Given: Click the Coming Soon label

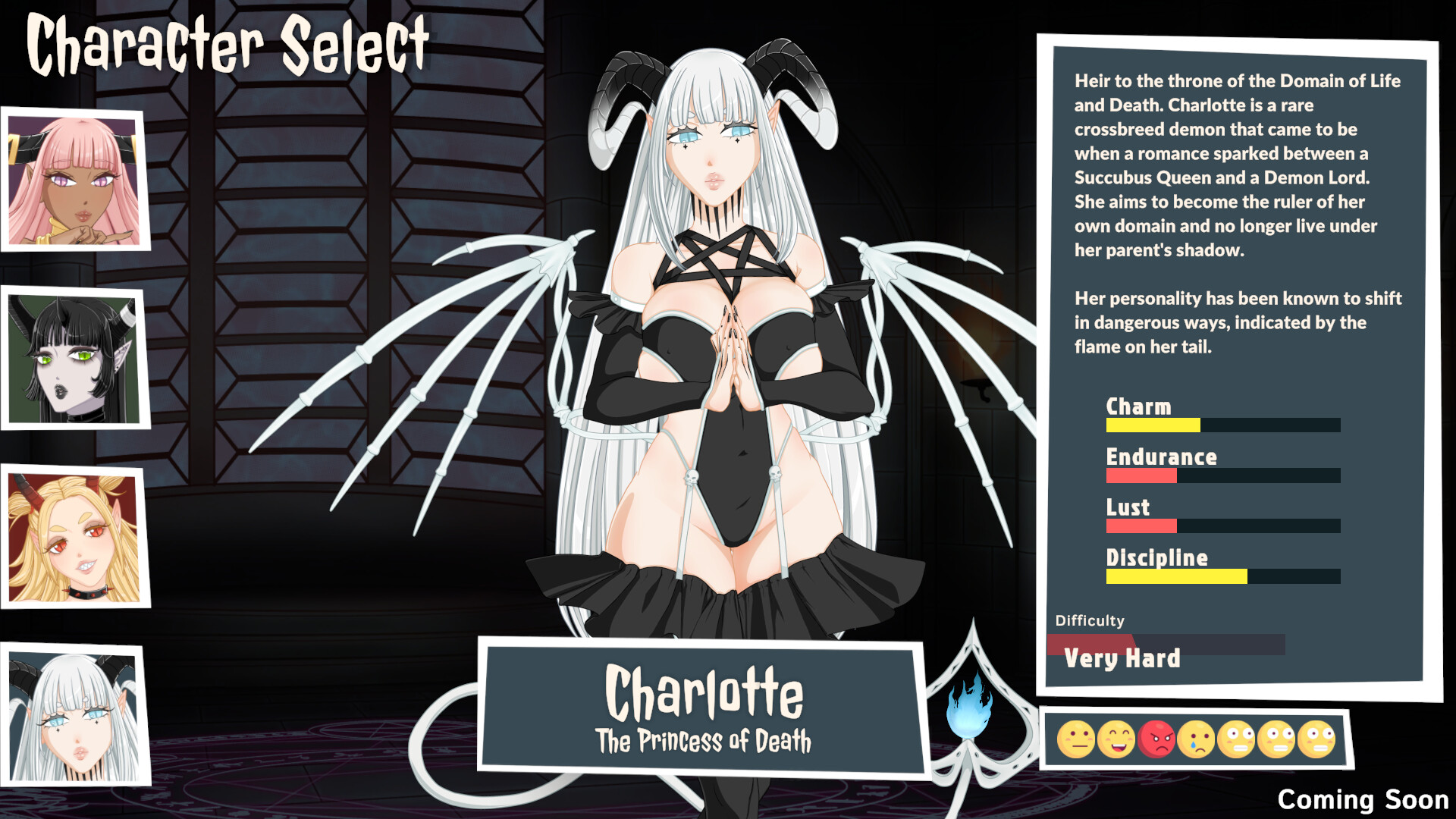Looking at the screenshot, I should (1365, 800).
